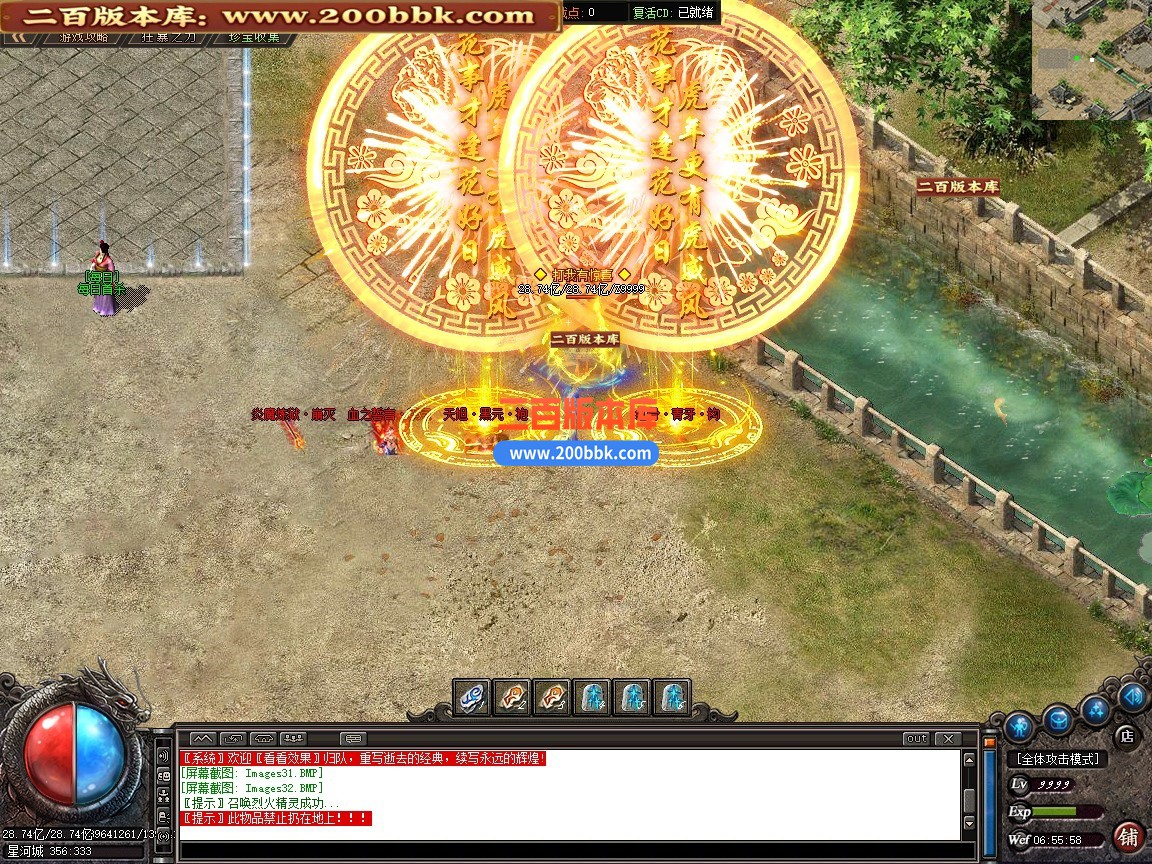Use the orange scroll in hotbar slot 2
The image size is (1152, 864).
click(512, 696)
